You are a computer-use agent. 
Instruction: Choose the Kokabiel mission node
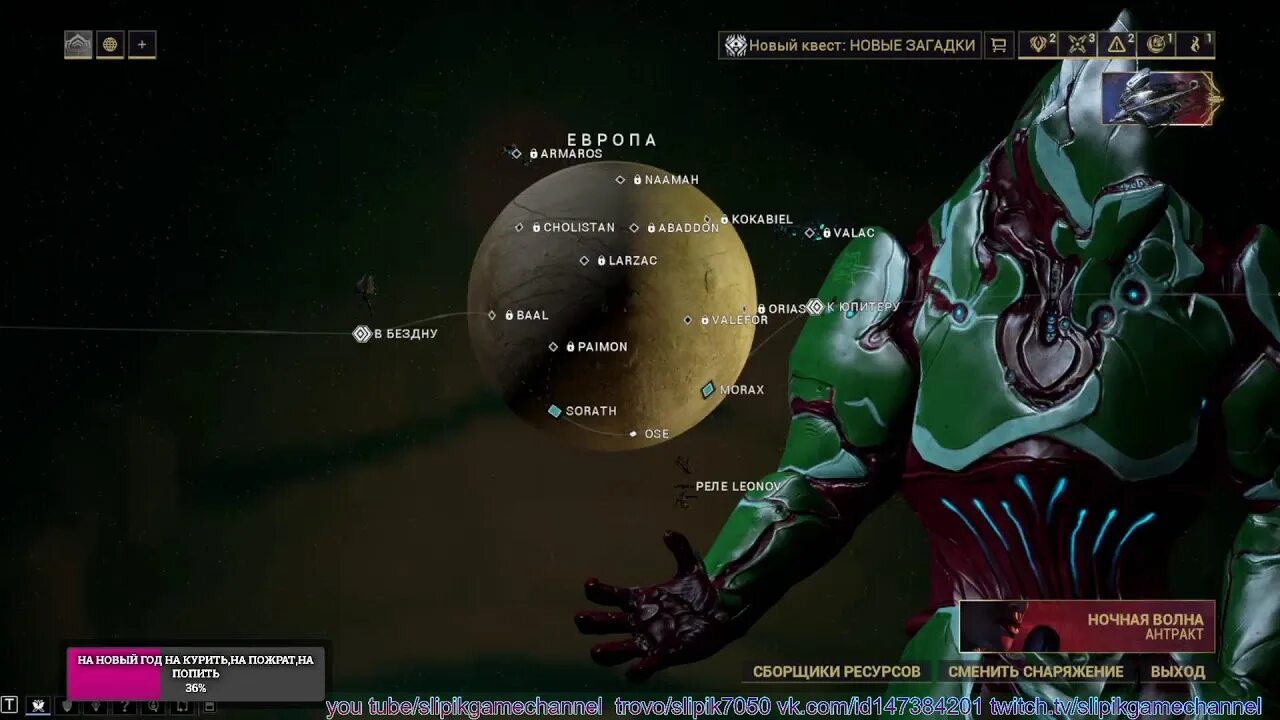click(x=708, y=219)
